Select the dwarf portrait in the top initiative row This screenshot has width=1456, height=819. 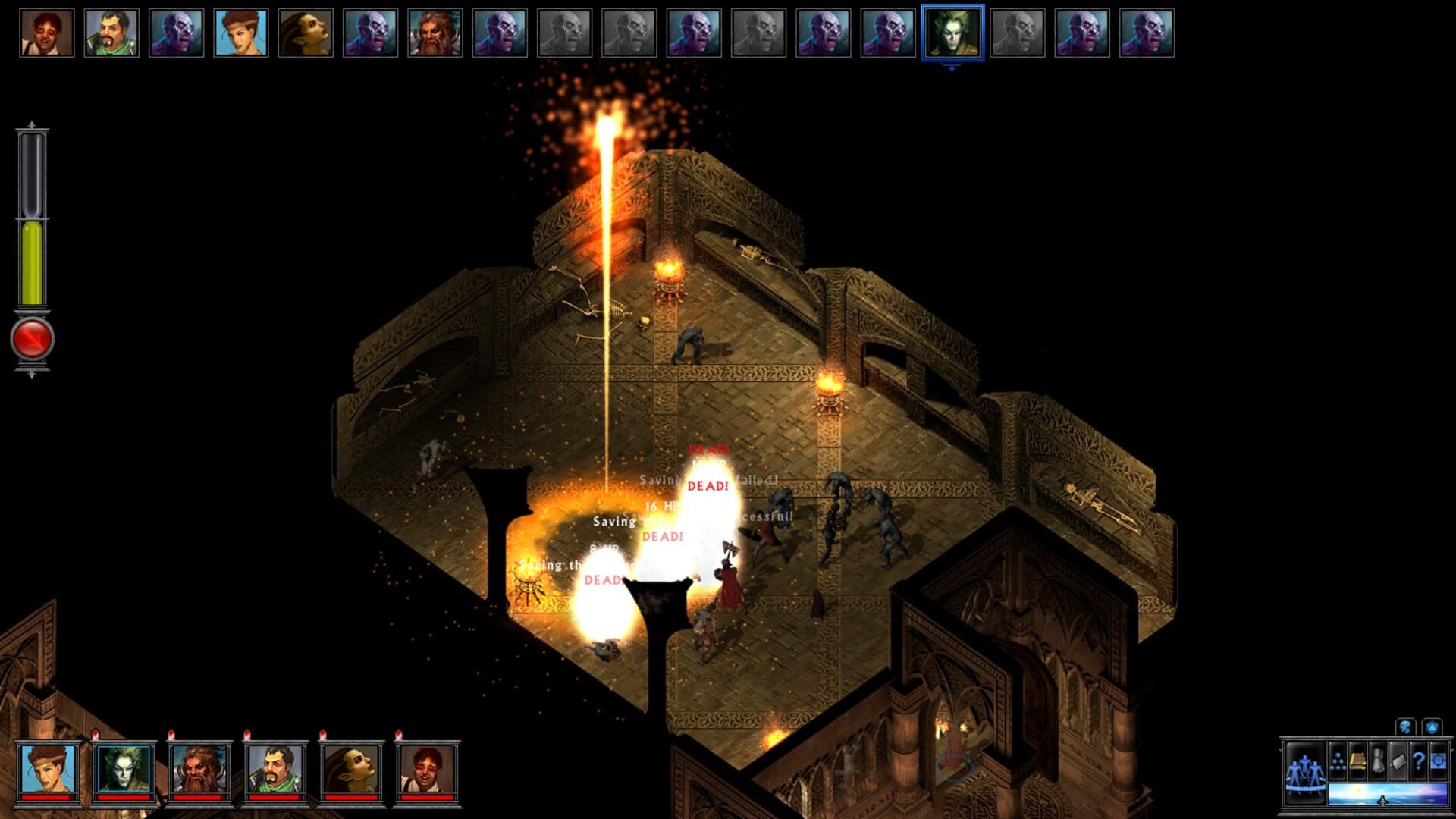coord(436,32)
